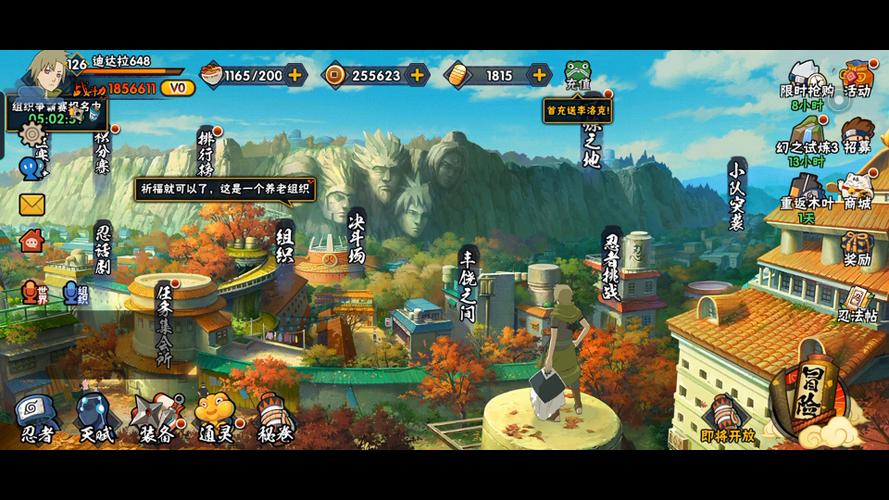Open the 充值 frog recharge icon

[x=578, y=75]
